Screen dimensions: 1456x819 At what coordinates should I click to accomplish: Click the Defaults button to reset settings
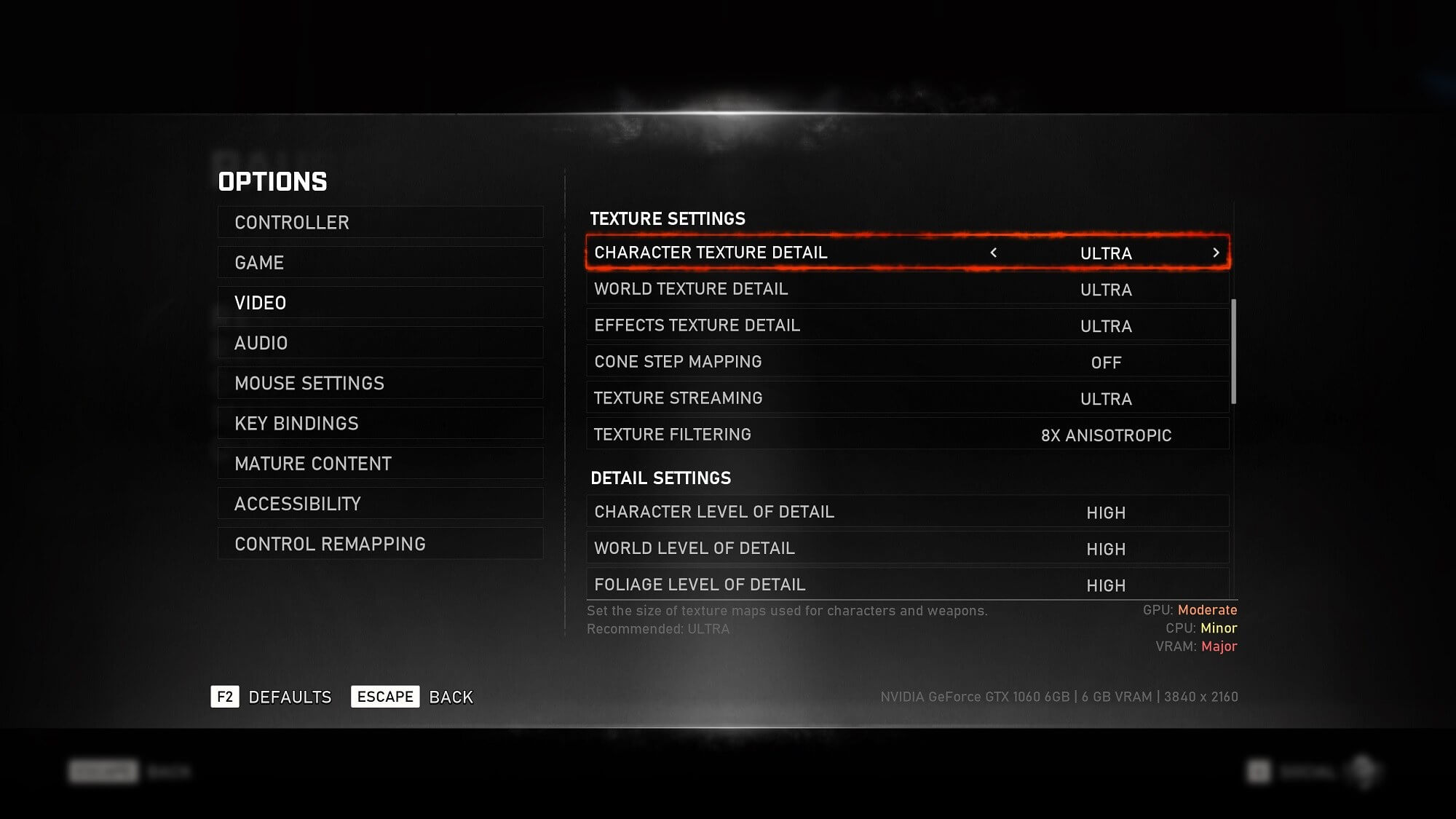[x=272, y=697]
